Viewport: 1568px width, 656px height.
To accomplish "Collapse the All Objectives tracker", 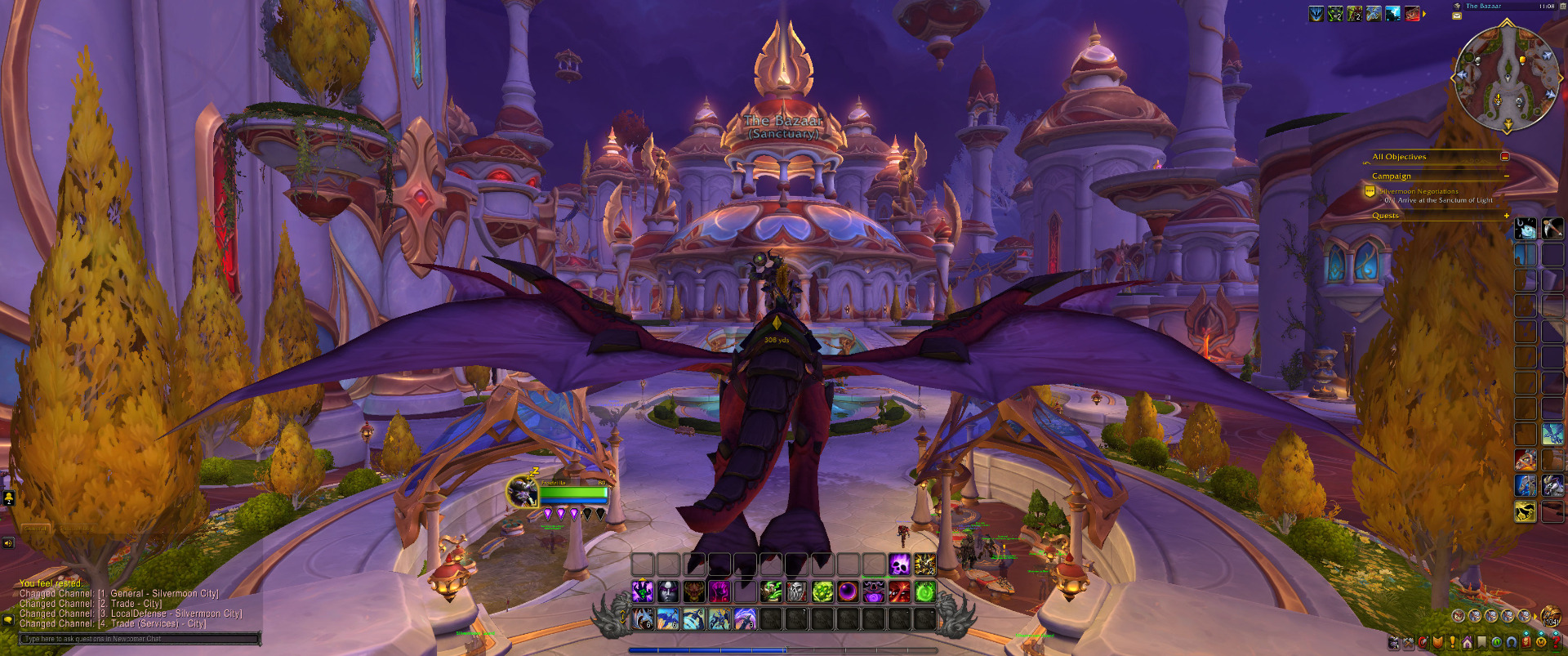I will coord(1504,157).
